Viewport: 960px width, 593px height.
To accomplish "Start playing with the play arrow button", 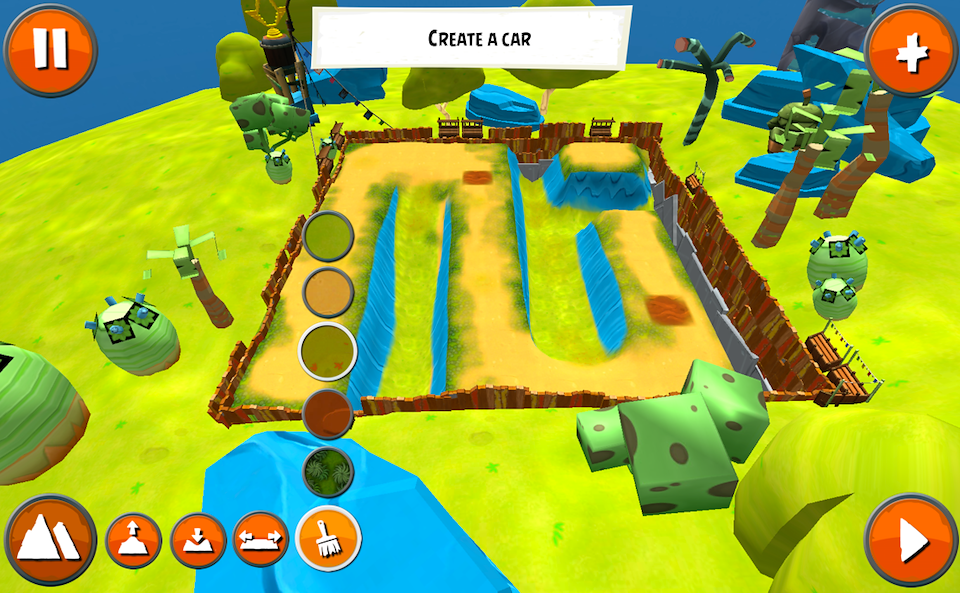I will (x=911, y=541).
